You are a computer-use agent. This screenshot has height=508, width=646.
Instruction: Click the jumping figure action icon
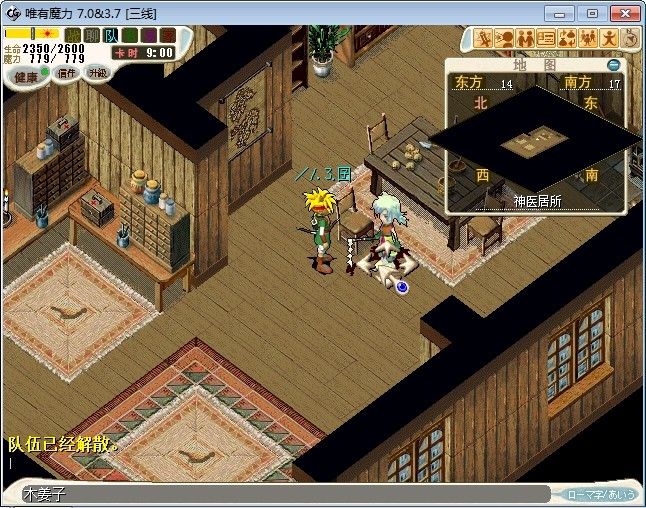tap(609, 38)
